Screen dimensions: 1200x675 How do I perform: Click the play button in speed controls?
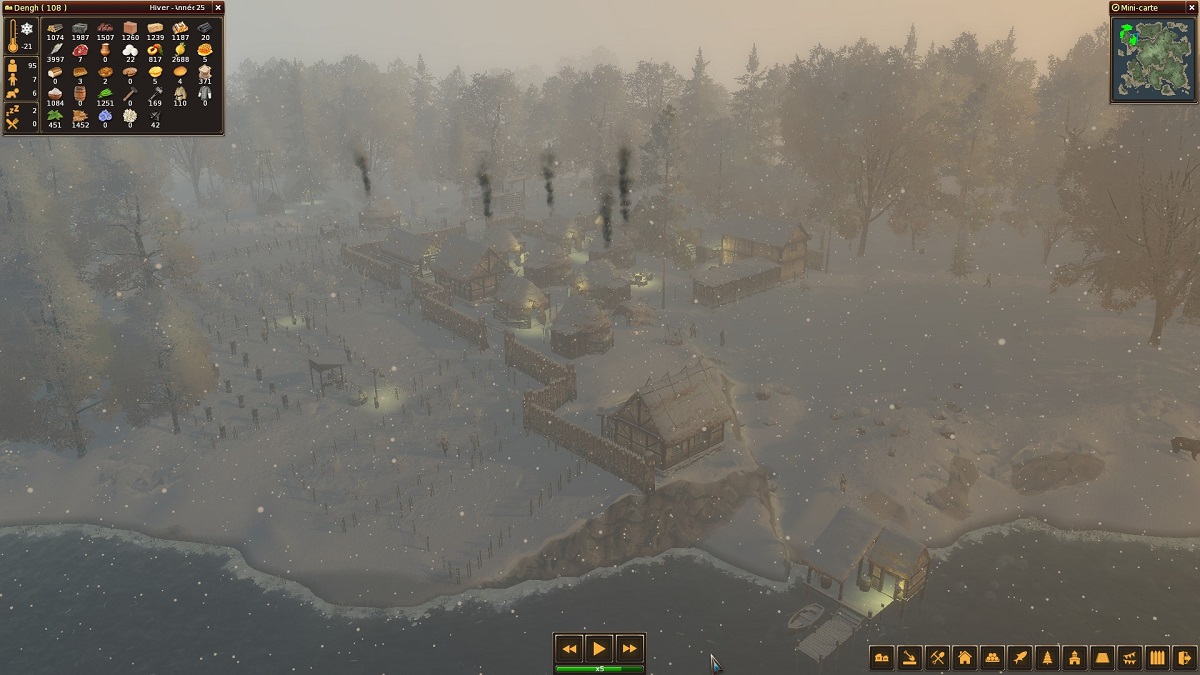[599, 649]
